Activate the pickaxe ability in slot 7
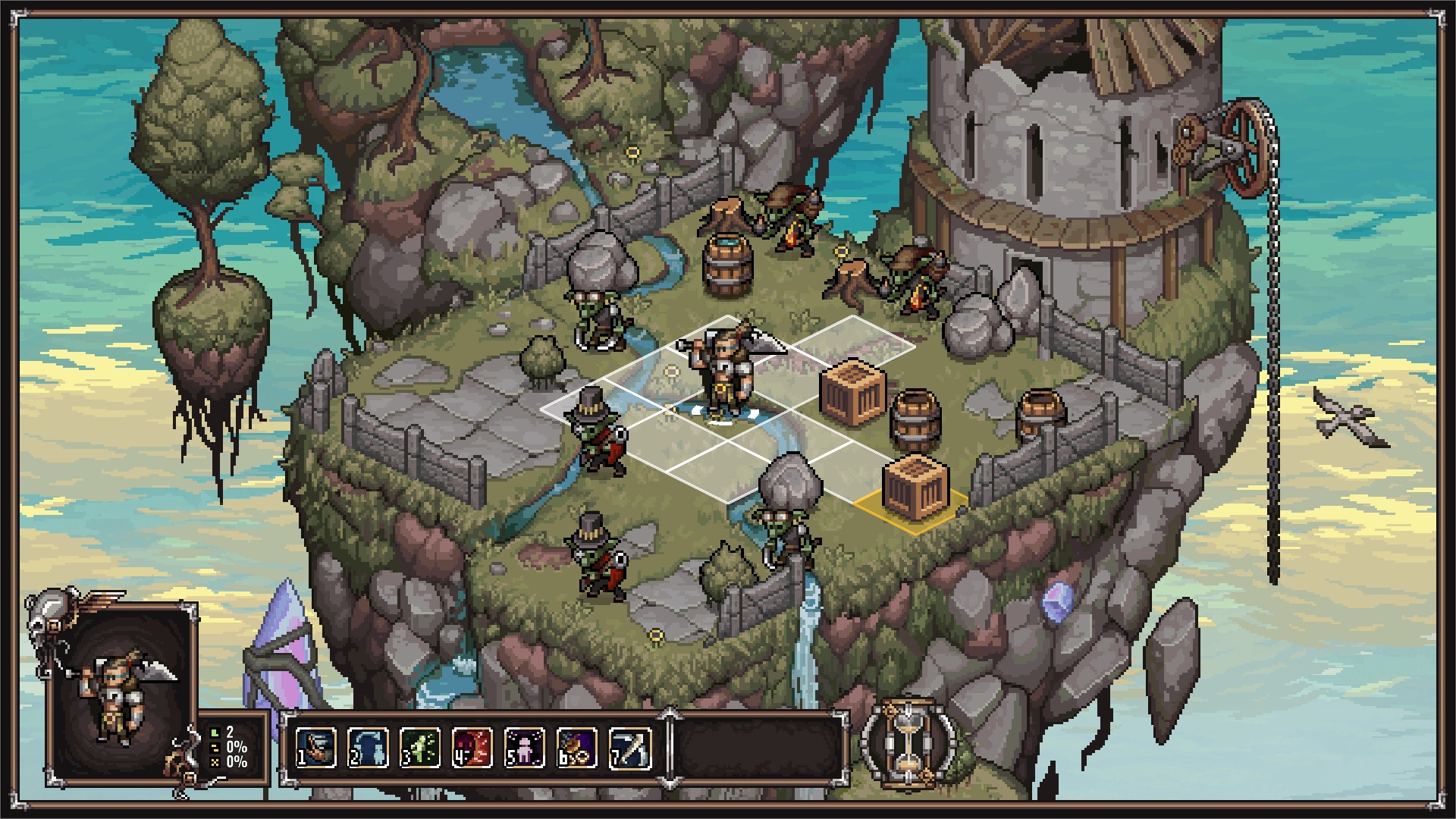The image size is (1456, 819). click(x=629, y=748)
